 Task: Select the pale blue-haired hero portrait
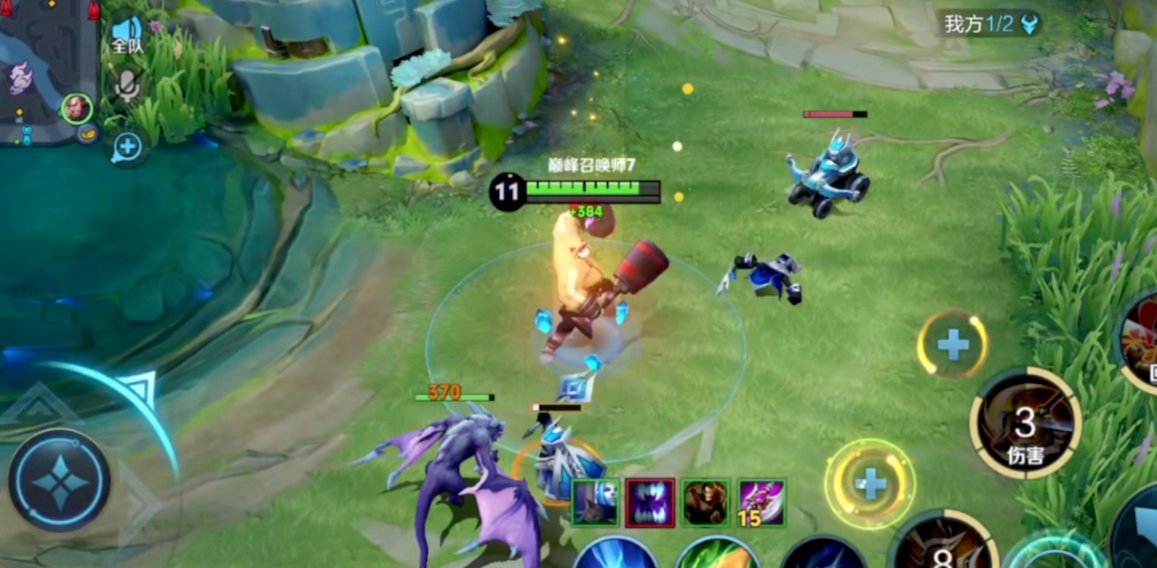pos(596,502)
